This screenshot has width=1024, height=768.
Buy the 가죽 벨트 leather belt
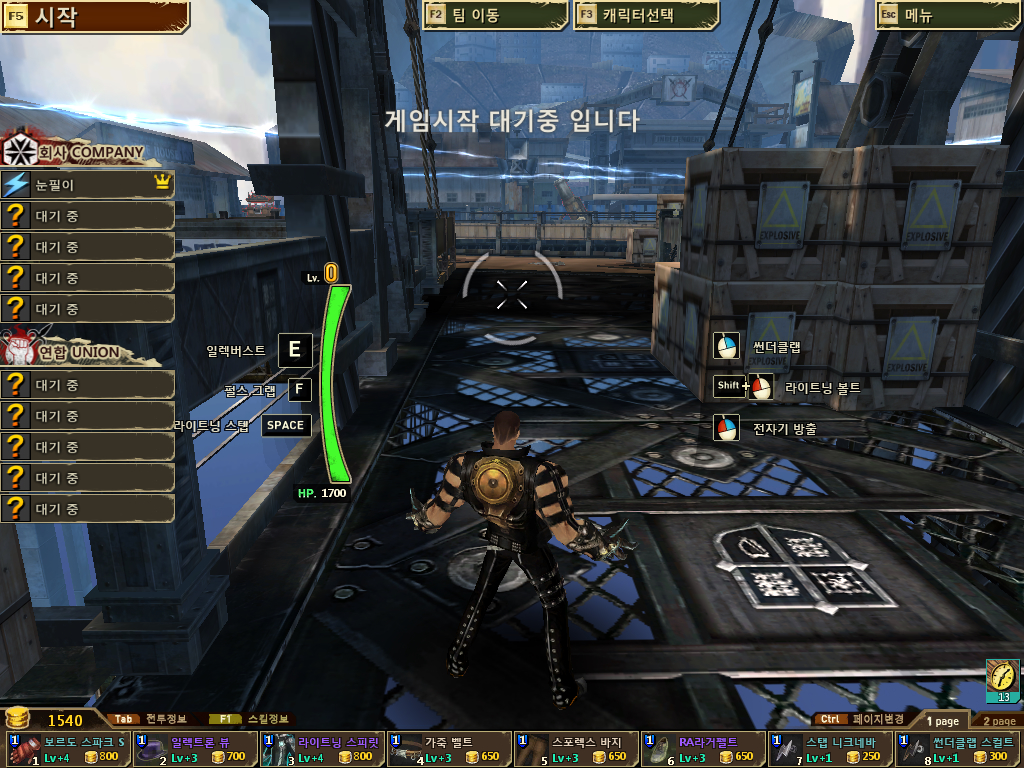pyautogui.click(x=449, y=749)
